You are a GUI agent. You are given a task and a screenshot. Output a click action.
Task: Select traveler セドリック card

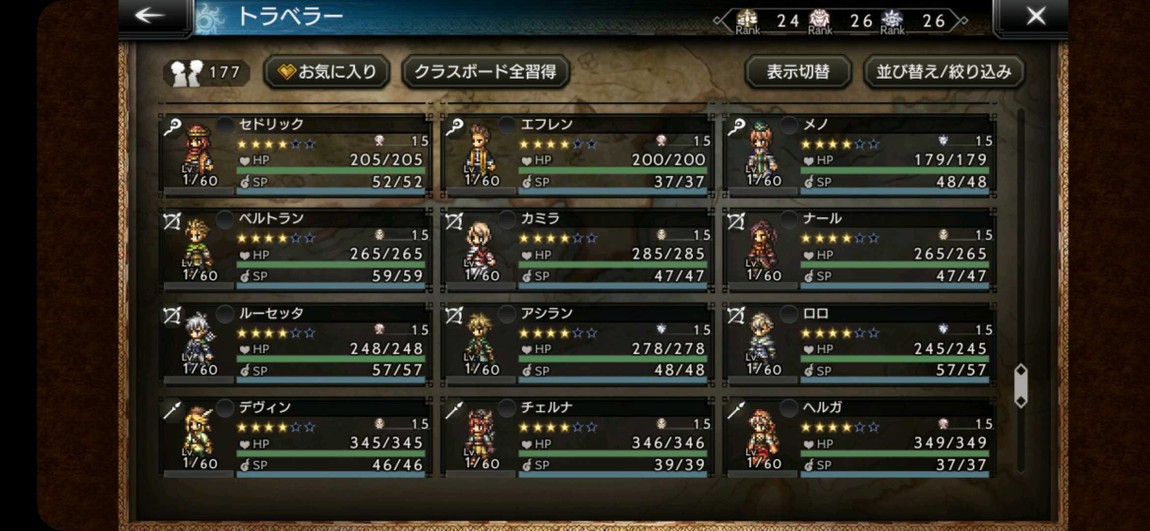pyautogui.click(x=297, y=153)
